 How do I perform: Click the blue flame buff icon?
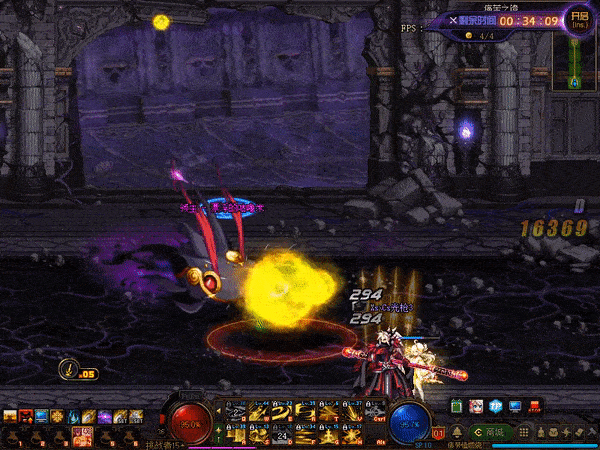[x=73, y=416]
